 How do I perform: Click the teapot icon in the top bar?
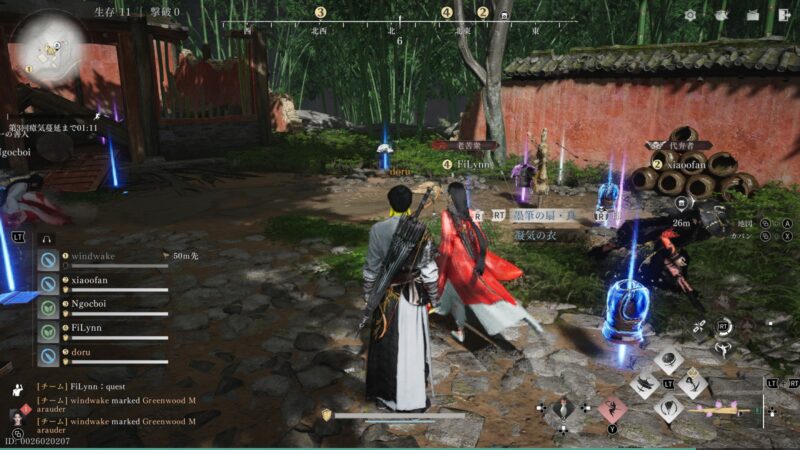point(721,15)
